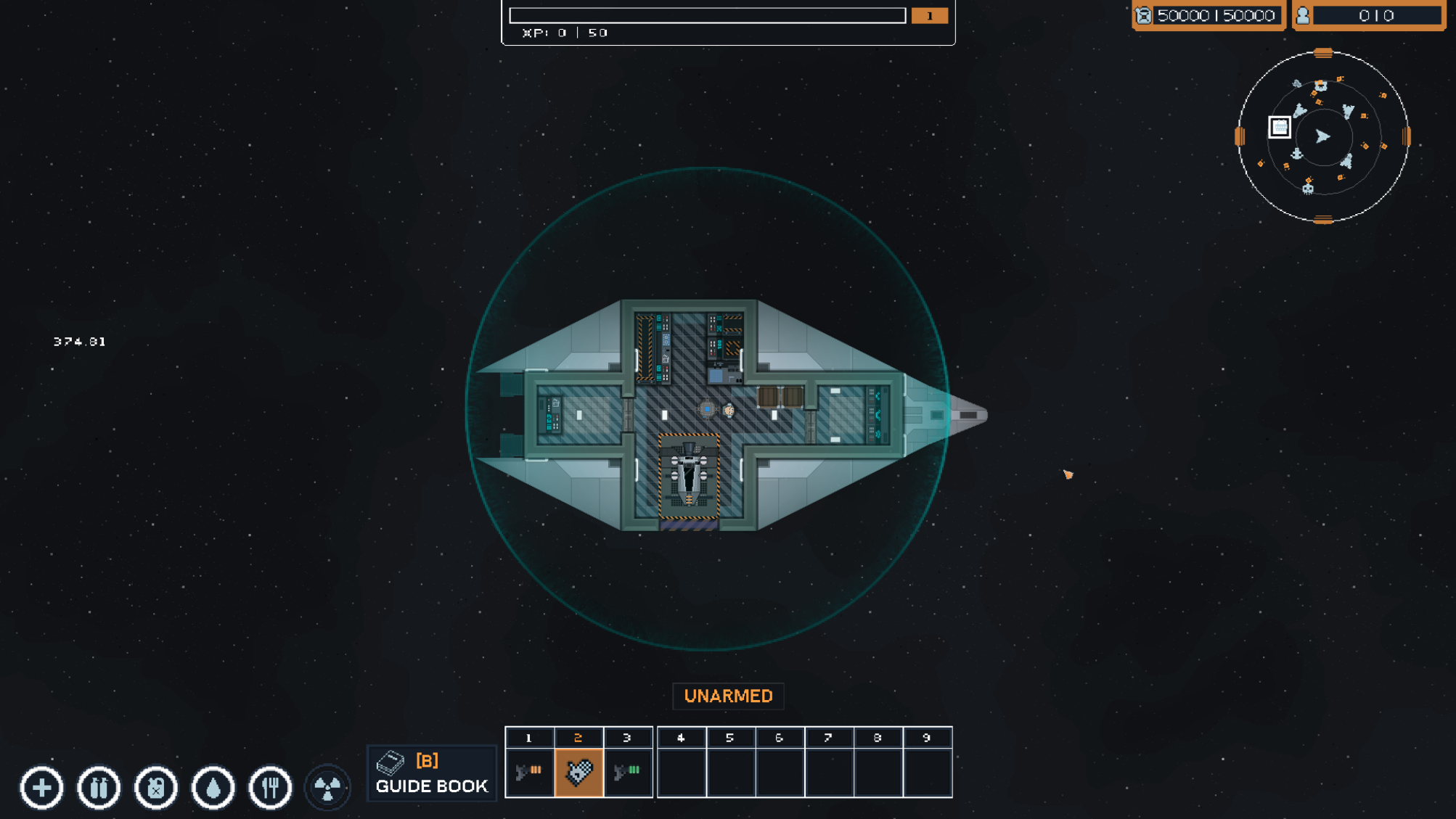Click the fork and knife hunger icon
This screenshot has width=1456, height=819.
click(270, 788)
